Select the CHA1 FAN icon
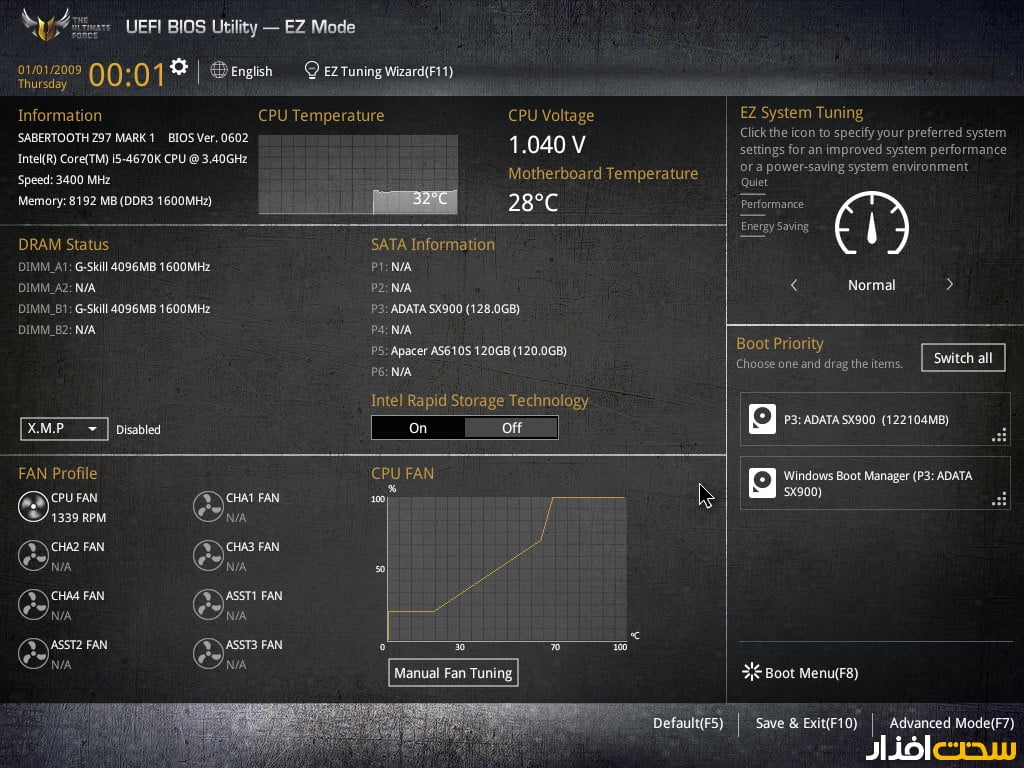 [x=208, y=507]
